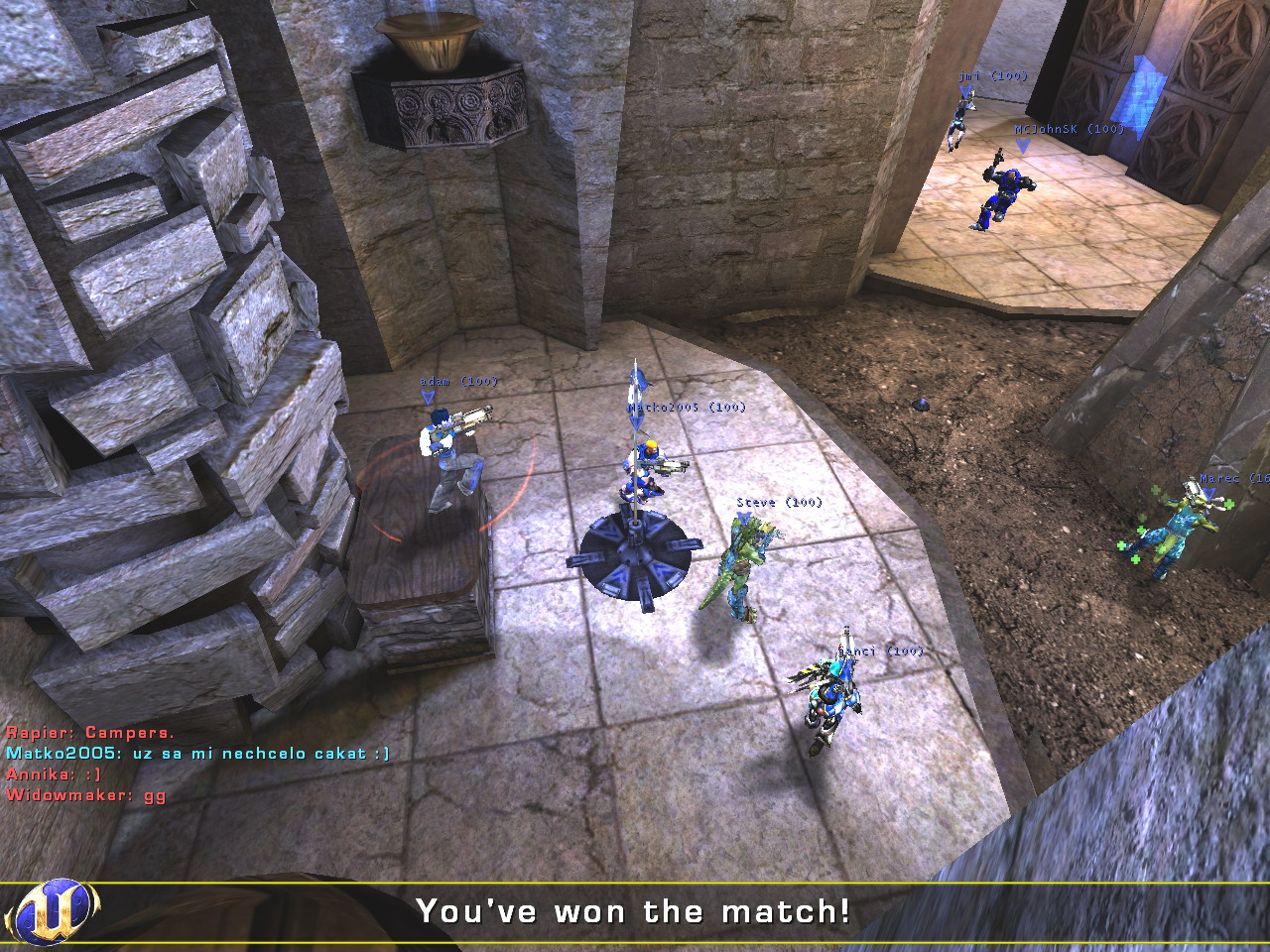Select Rapier's "Campers." chat message
1270x952 pixels.
click(90, 733)
